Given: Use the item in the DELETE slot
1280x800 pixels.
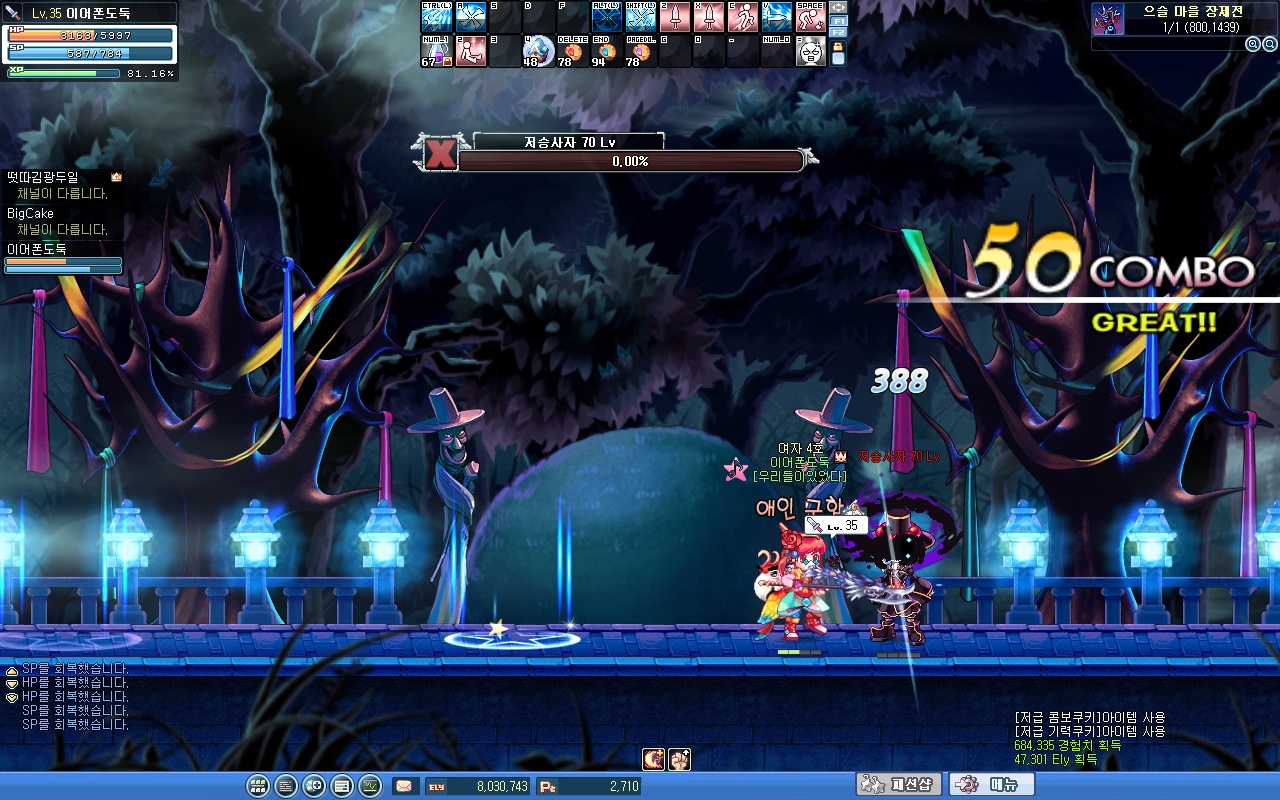Looking at the screenshot, I should click(x=573, y=51).
